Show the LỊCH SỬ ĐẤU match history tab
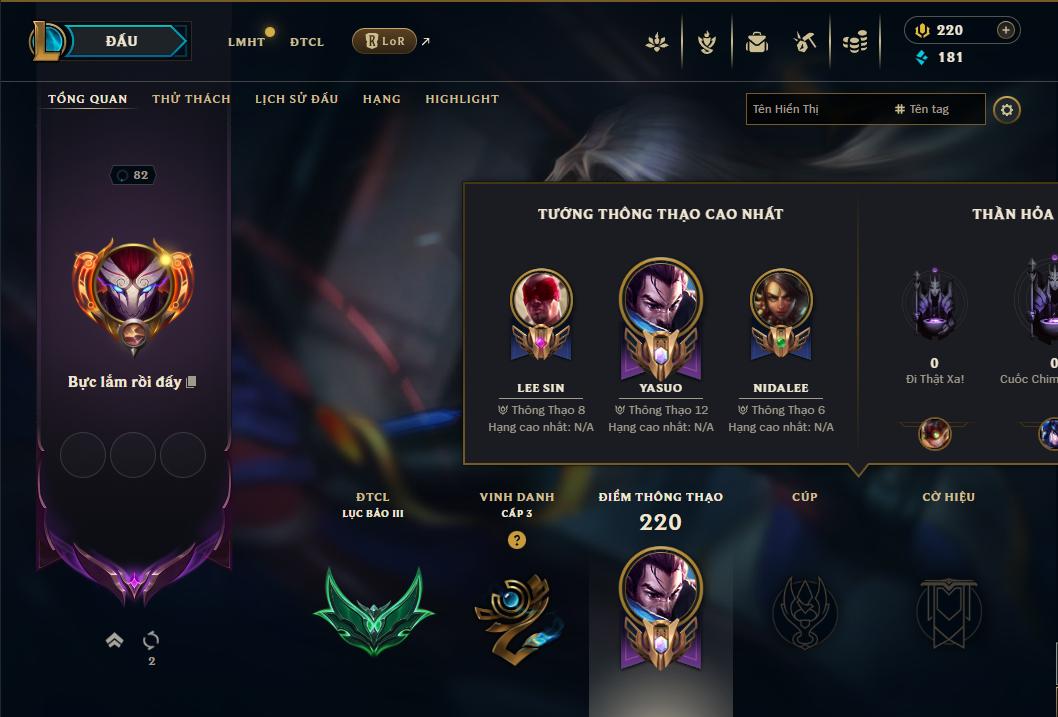This screenshot has height=717, width=1058. point(296,99)
